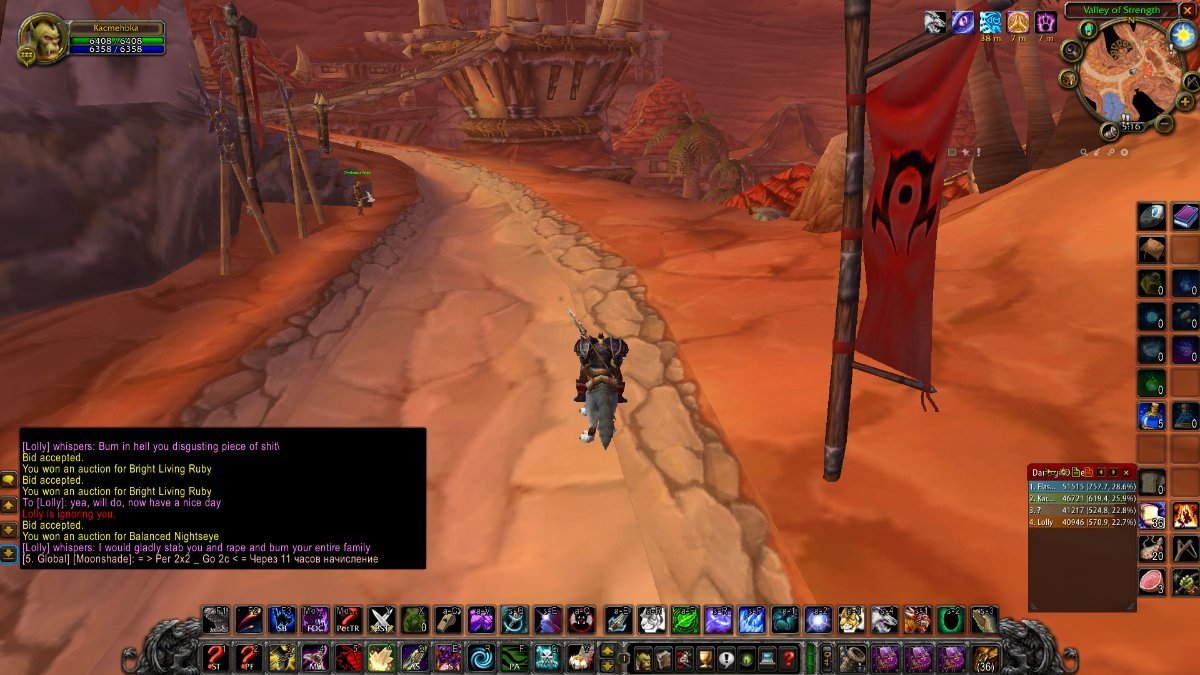Activate the crossed swords attack ability

(x=382, y=620)
